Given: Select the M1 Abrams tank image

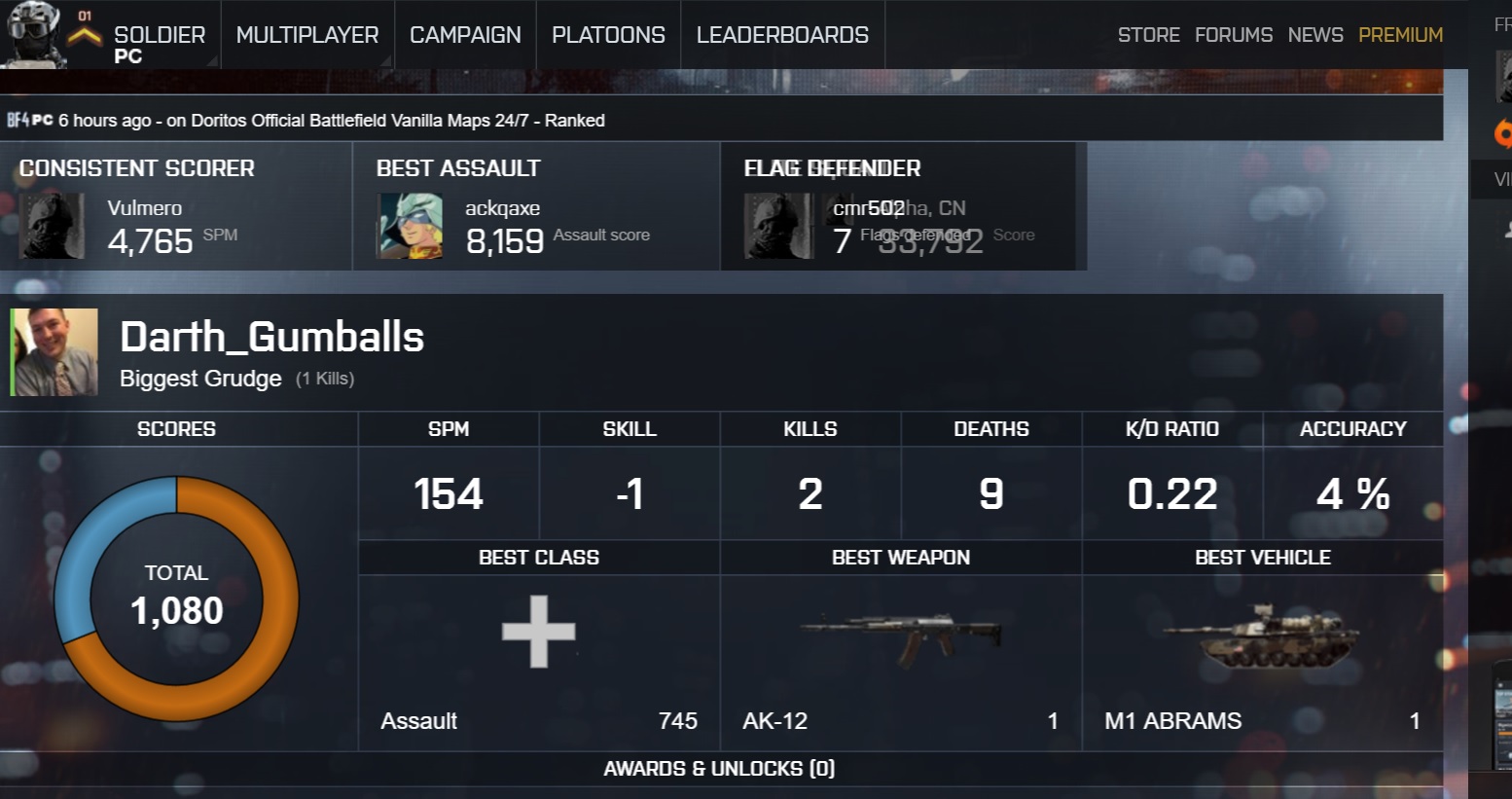Looking at the screenshot, I should pyautogui.click(x=1262, y=636).
